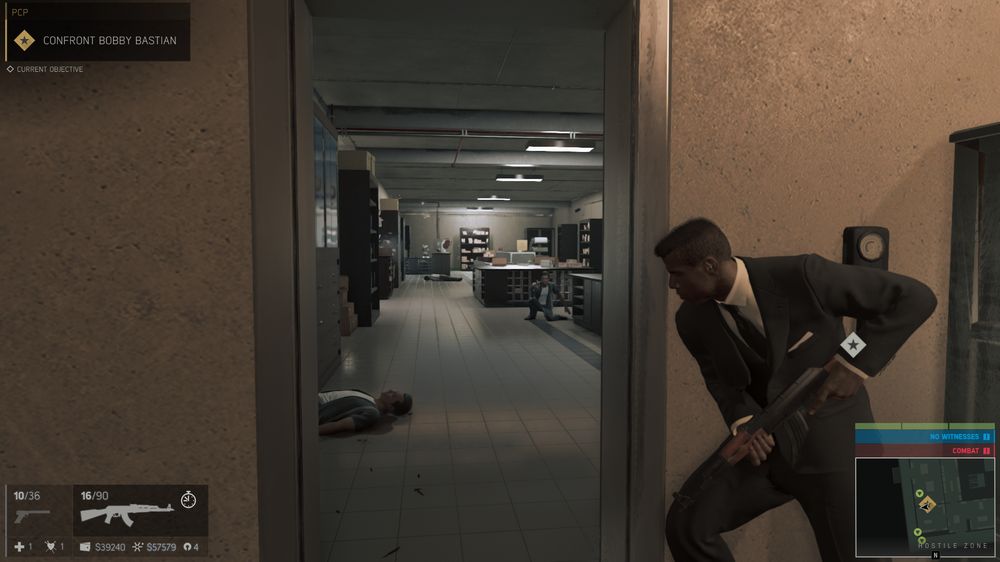
Task: Click the wallet cash icon
Action: [85, 547]
